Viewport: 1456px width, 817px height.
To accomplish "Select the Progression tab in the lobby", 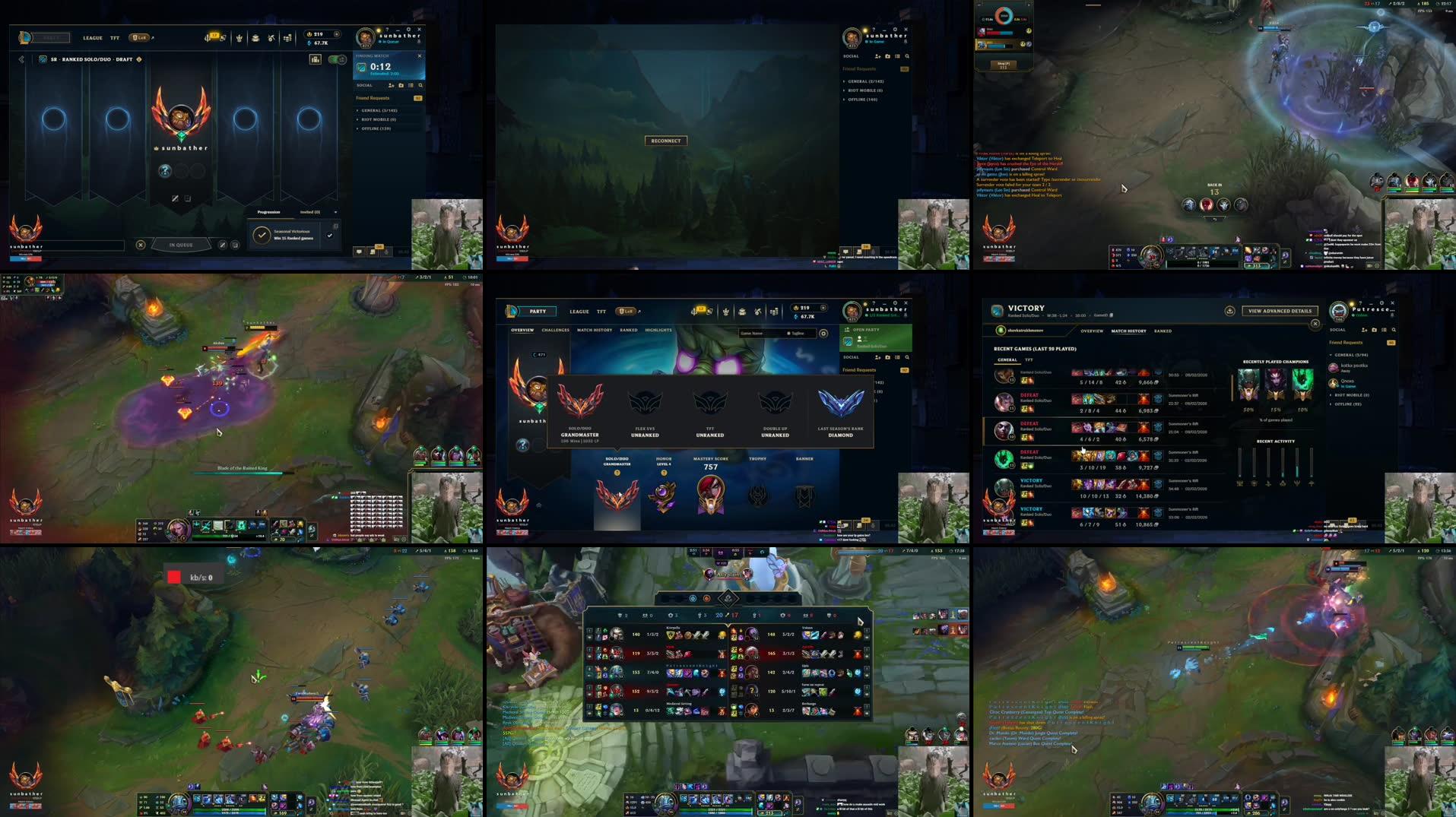I will (x=268, y=212).
